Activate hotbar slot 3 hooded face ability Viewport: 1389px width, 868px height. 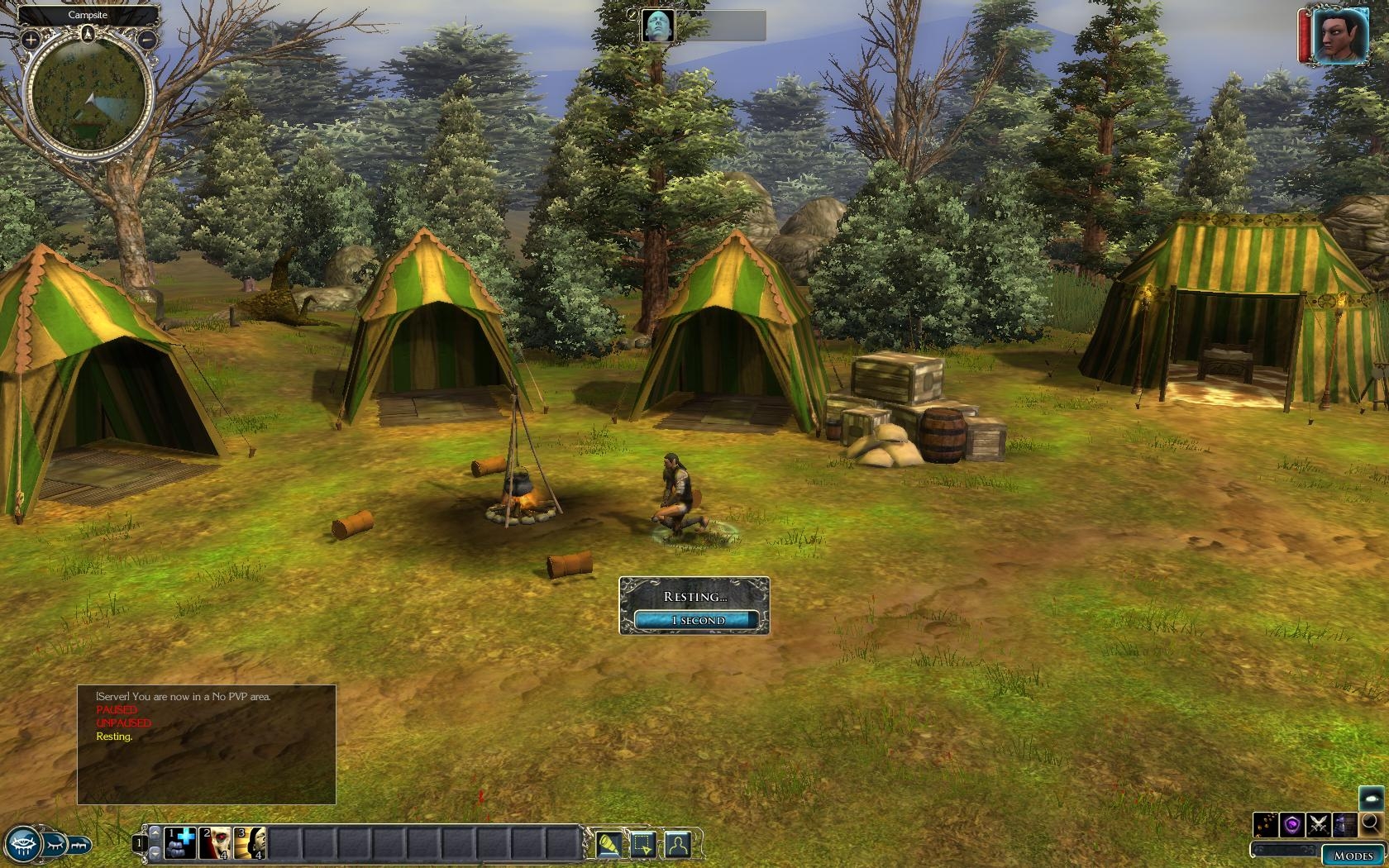249,843
